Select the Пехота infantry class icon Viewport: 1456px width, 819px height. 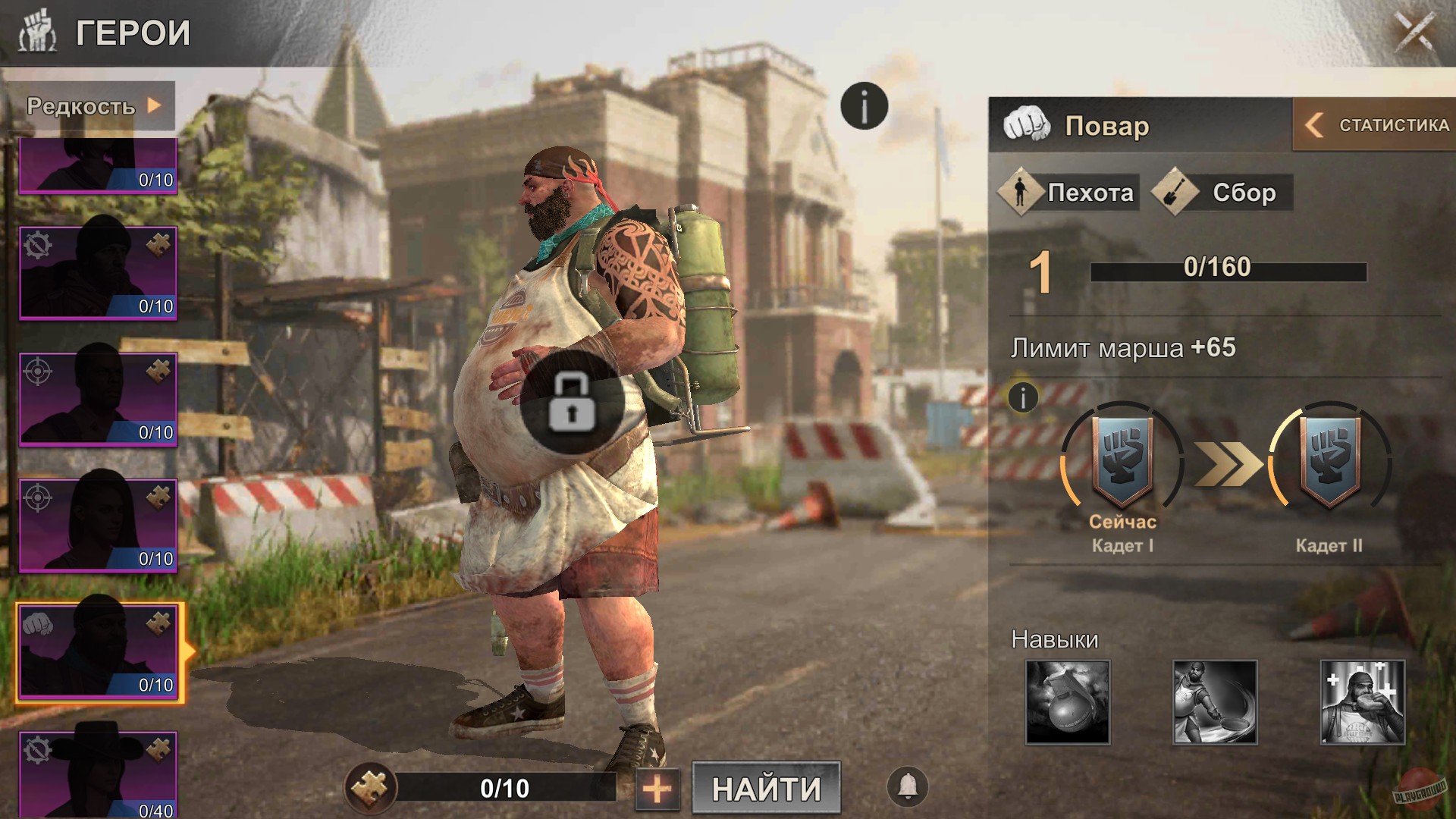[1021, 192]
